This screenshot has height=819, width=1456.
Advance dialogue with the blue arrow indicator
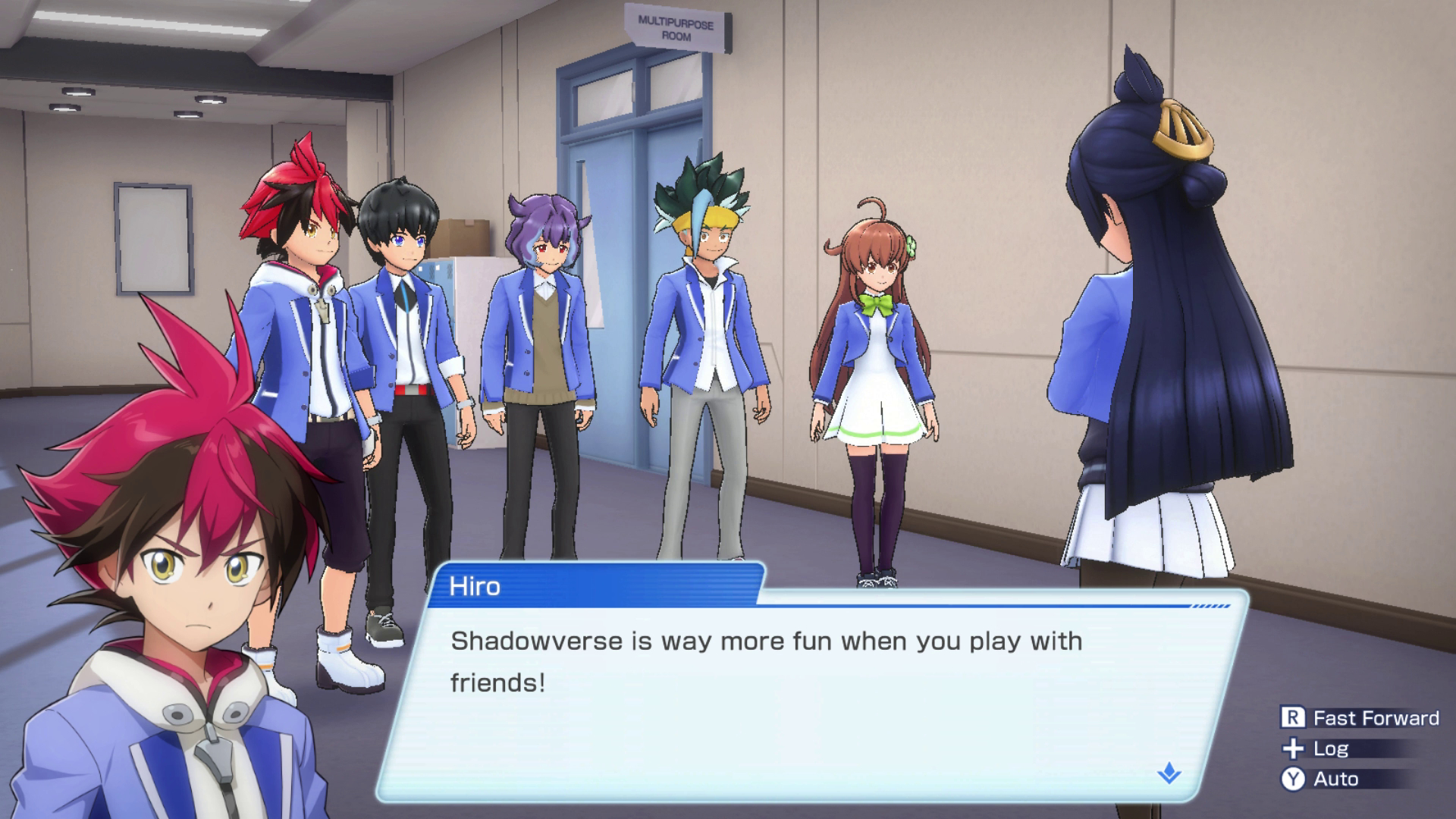(1169, 773)
